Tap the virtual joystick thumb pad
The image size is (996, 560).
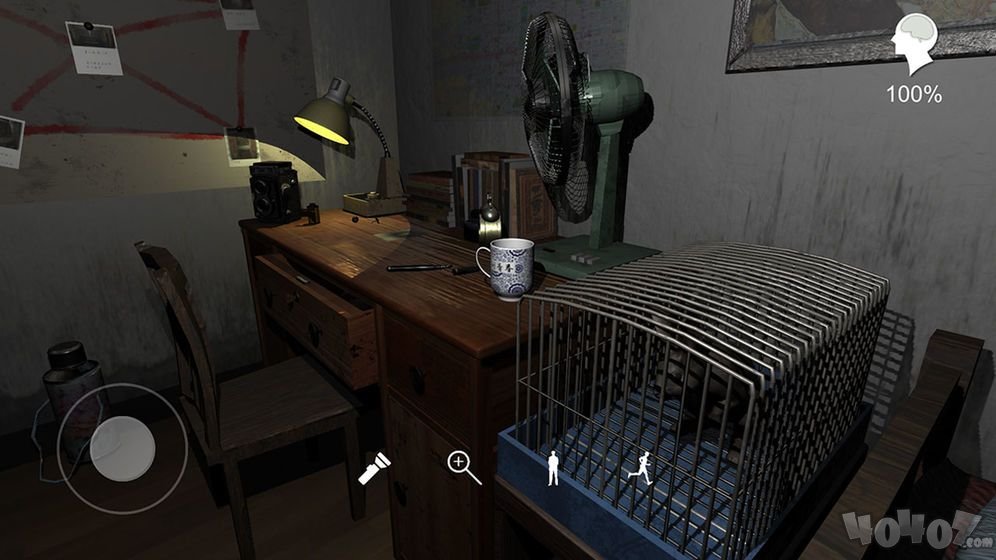[120, 449]
